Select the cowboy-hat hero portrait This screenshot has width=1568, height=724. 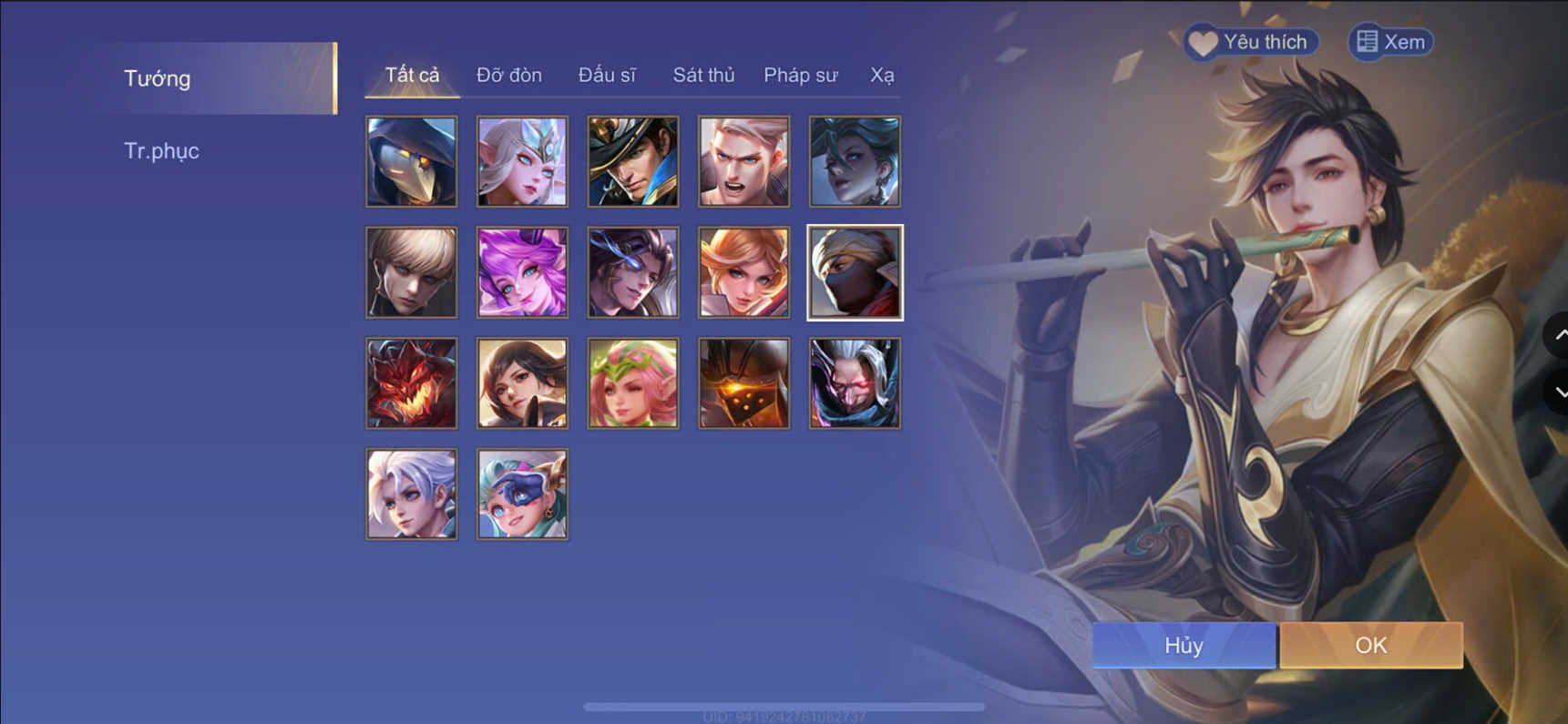[x=632, y=161]
